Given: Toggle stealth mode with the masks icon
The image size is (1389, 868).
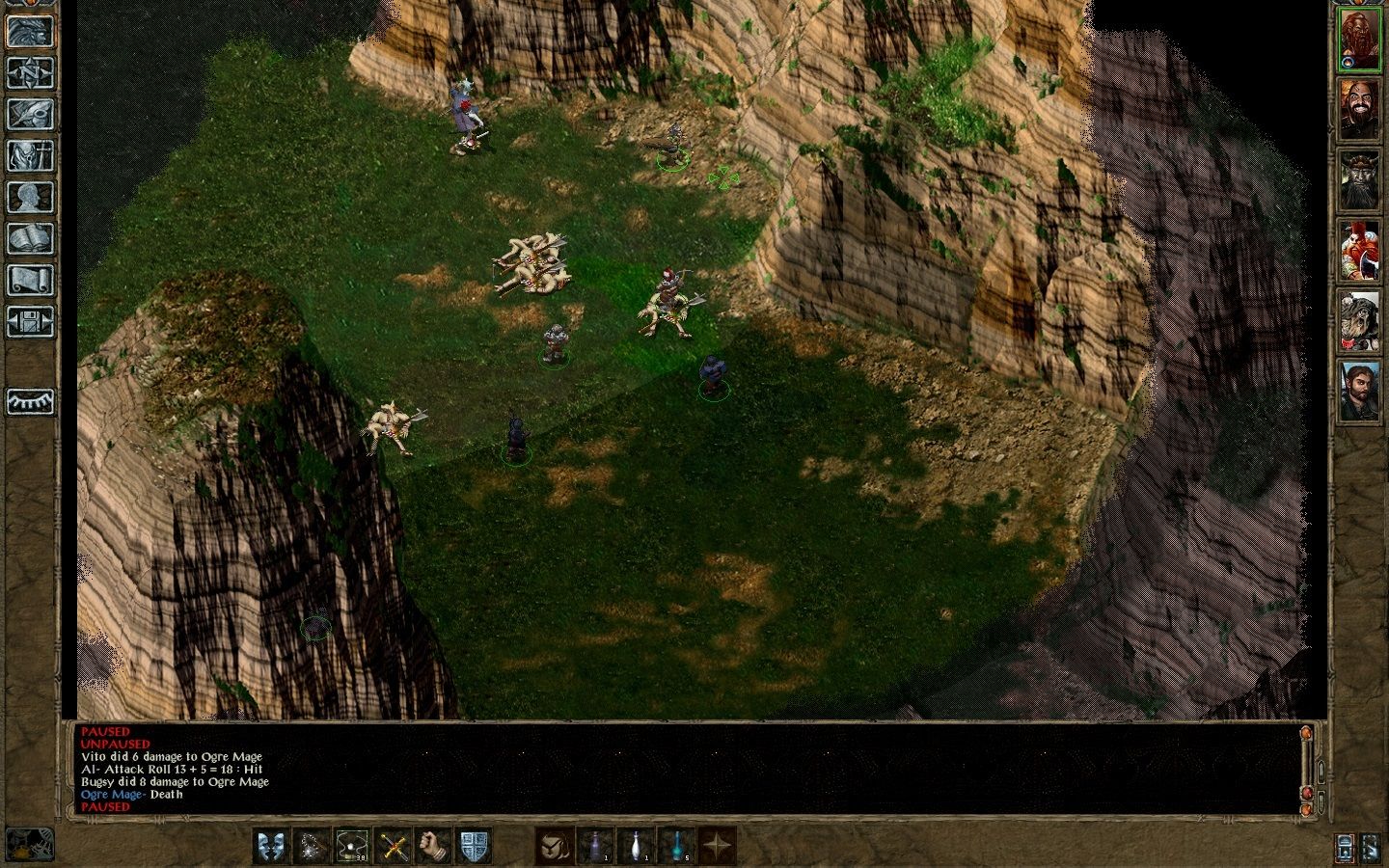Looking at the screenshot, I should [x=269, y=844].
